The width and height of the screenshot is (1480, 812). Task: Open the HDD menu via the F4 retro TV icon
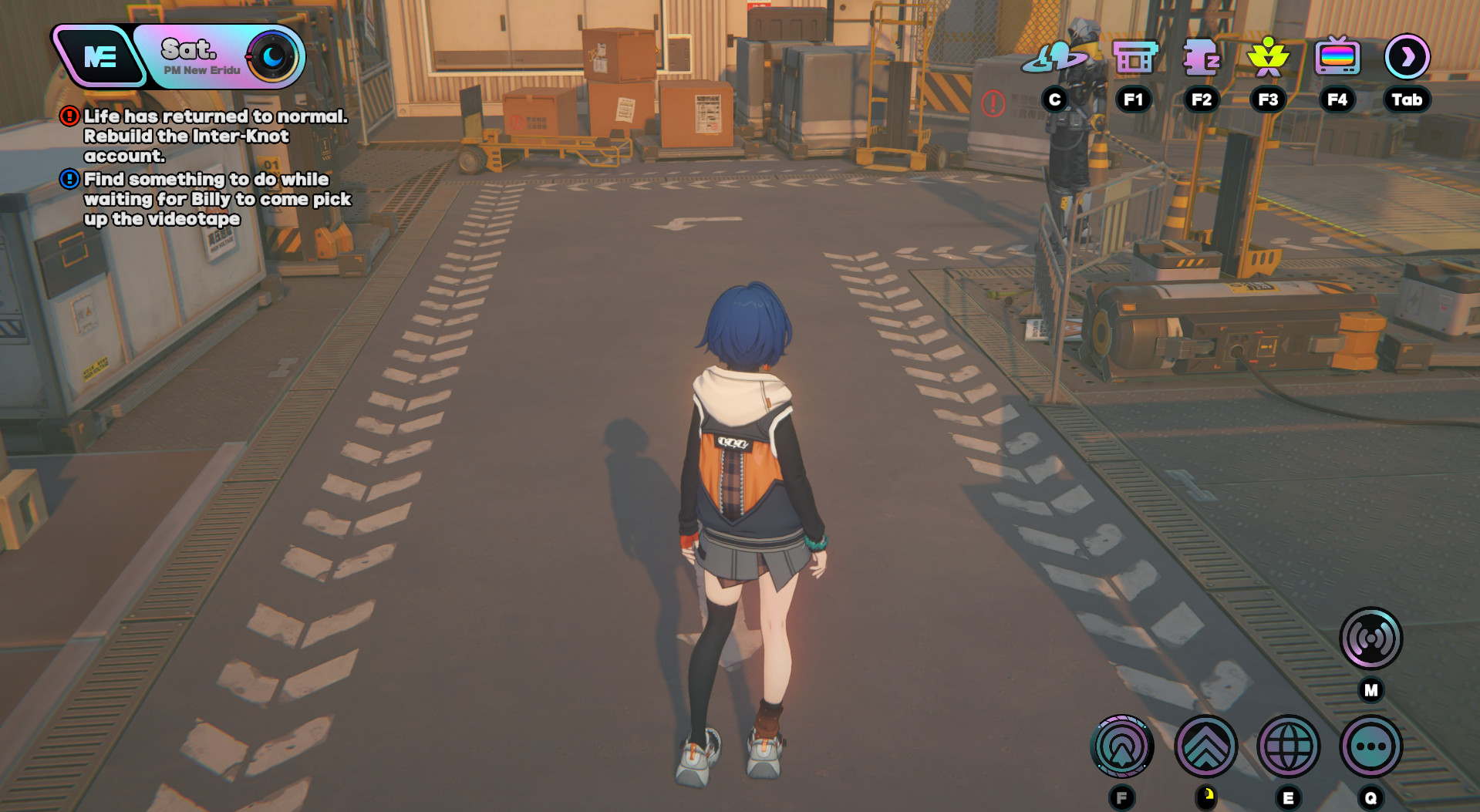(x=1337, y=56)
